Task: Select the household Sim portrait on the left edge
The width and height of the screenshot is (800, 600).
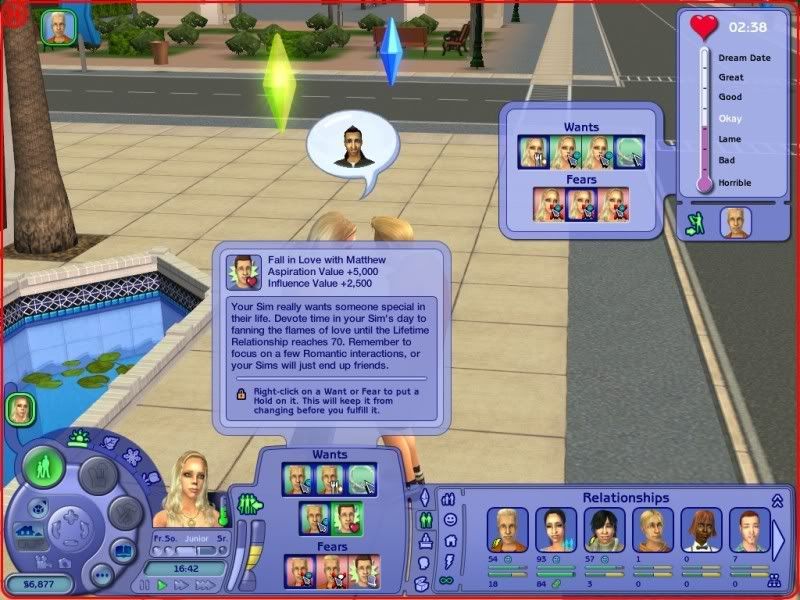Action: pos(20,408)
